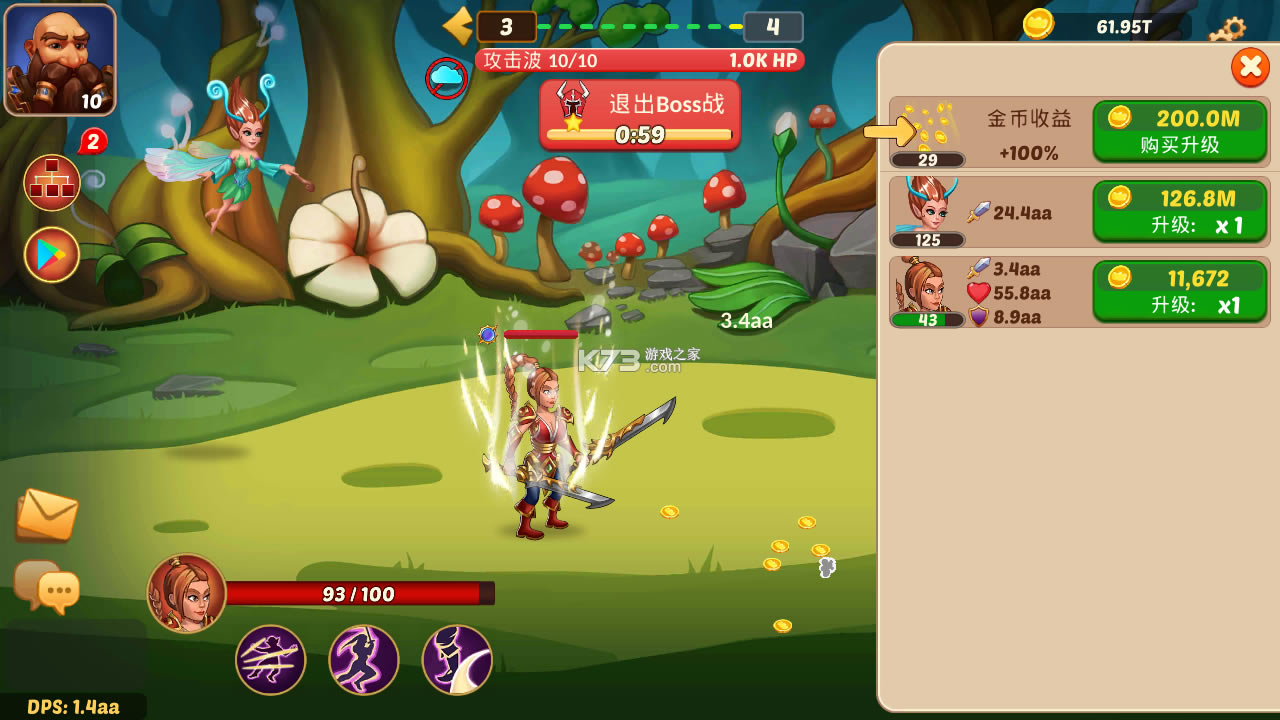This screenshot has height=720, width=1280.
Task: Open the settings gear icon
Action: click(x=1228, y=29)
